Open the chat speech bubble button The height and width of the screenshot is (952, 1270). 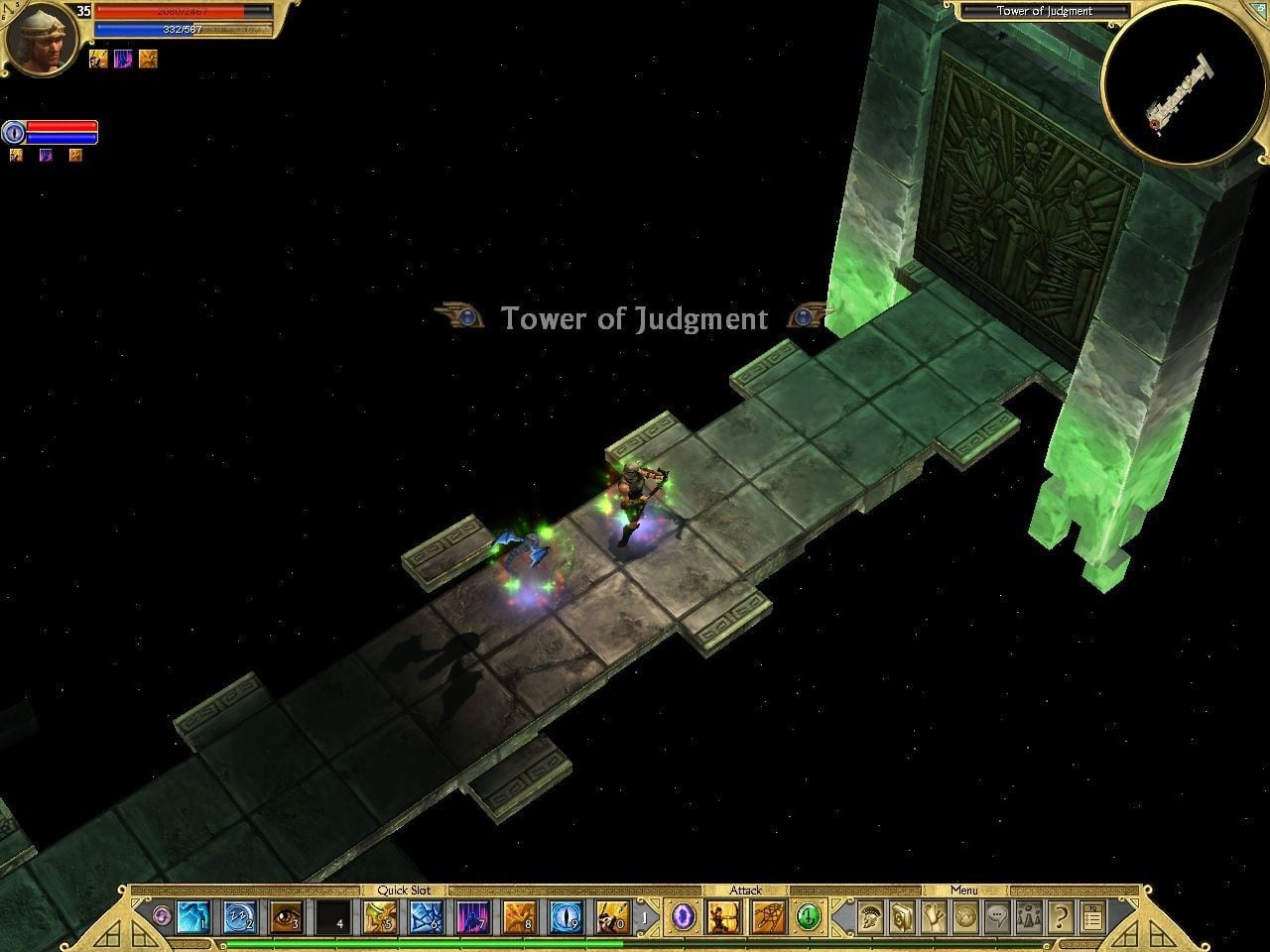click(x=997, y=917)
